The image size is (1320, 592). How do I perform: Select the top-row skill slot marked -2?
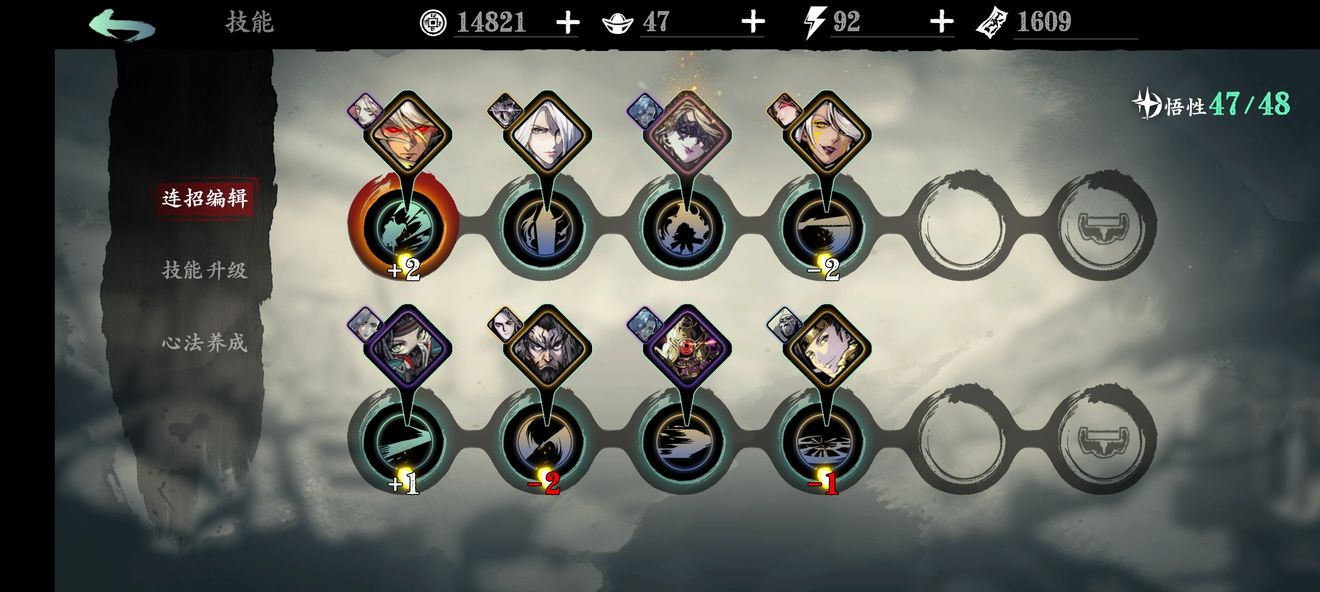[824, 228]
